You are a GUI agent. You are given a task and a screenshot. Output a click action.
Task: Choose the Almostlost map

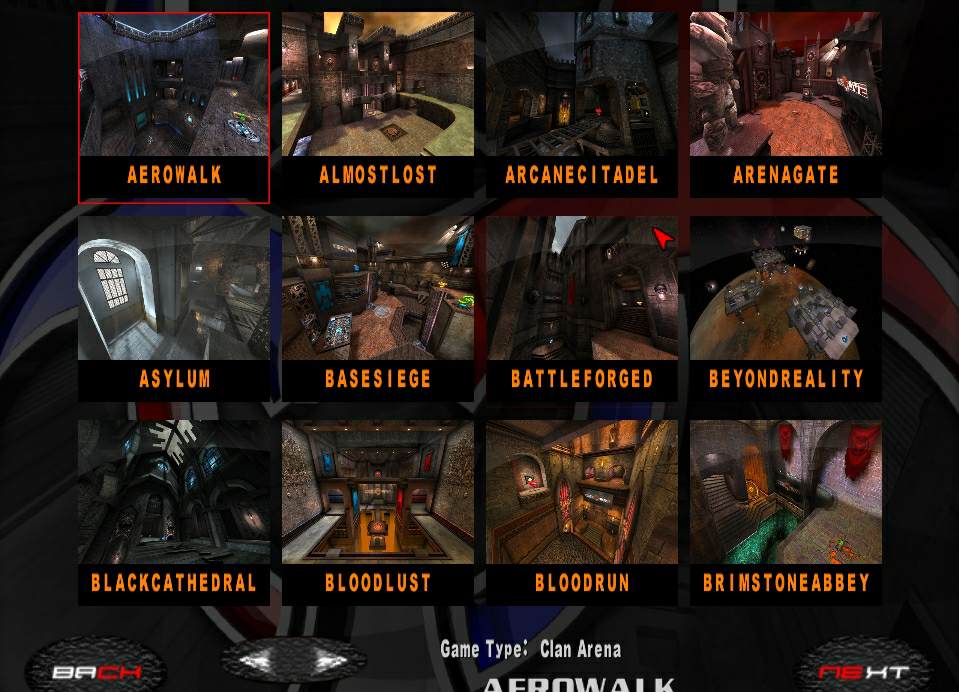pos(378,106)
